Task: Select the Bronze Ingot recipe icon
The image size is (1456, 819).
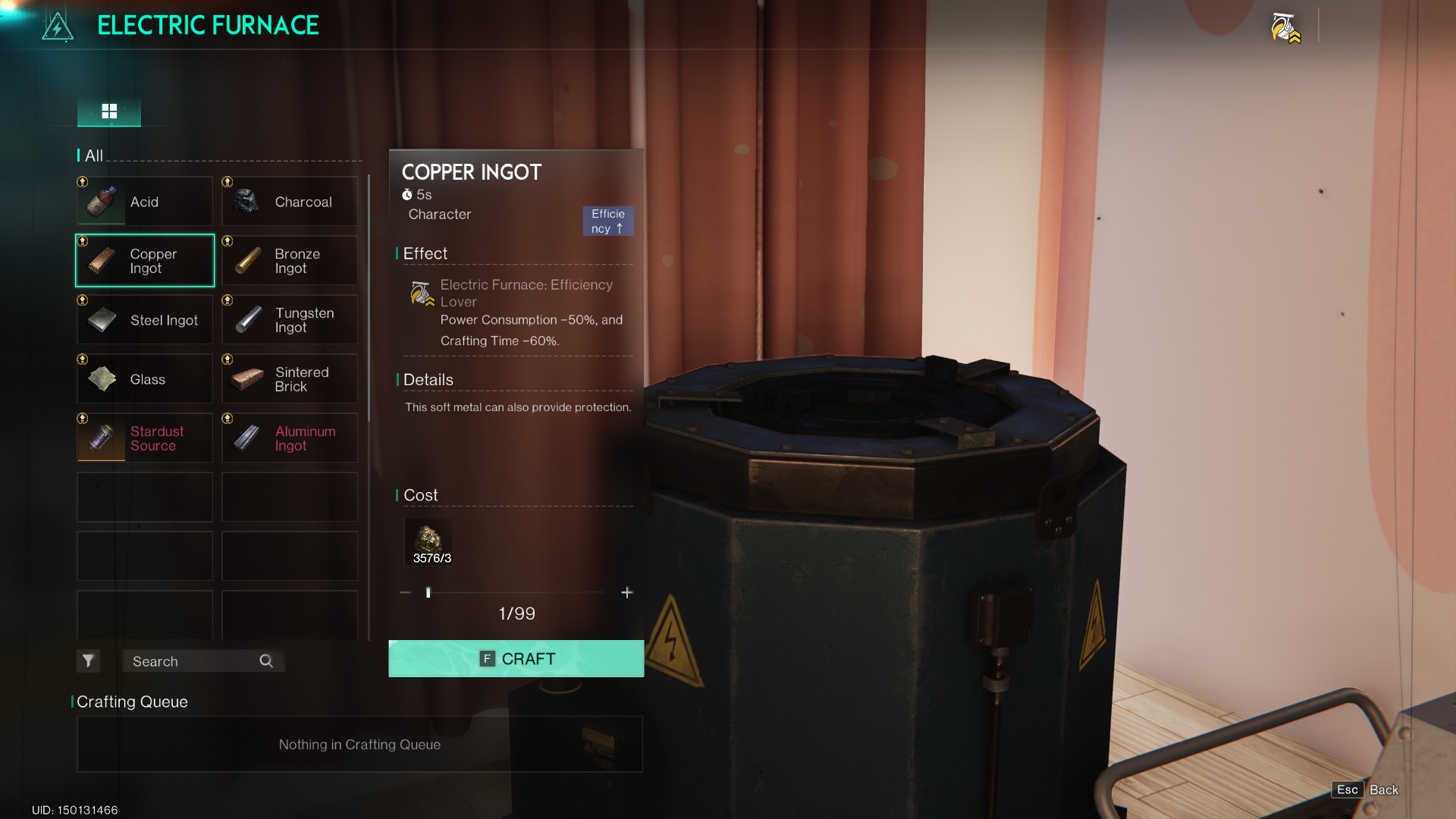Action: tap(246, 260)
